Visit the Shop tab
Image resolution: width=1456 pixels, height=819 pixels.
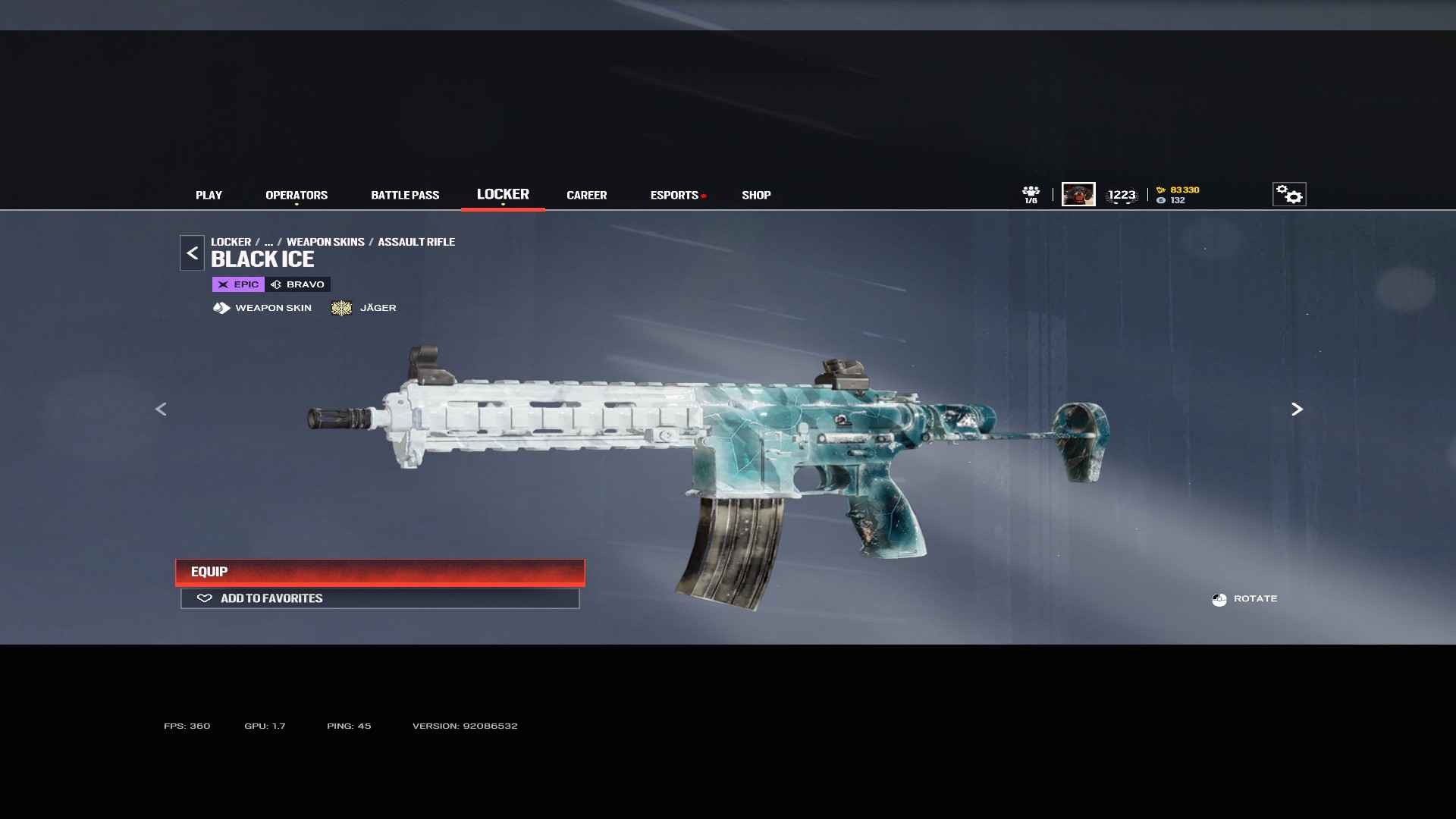756,195
